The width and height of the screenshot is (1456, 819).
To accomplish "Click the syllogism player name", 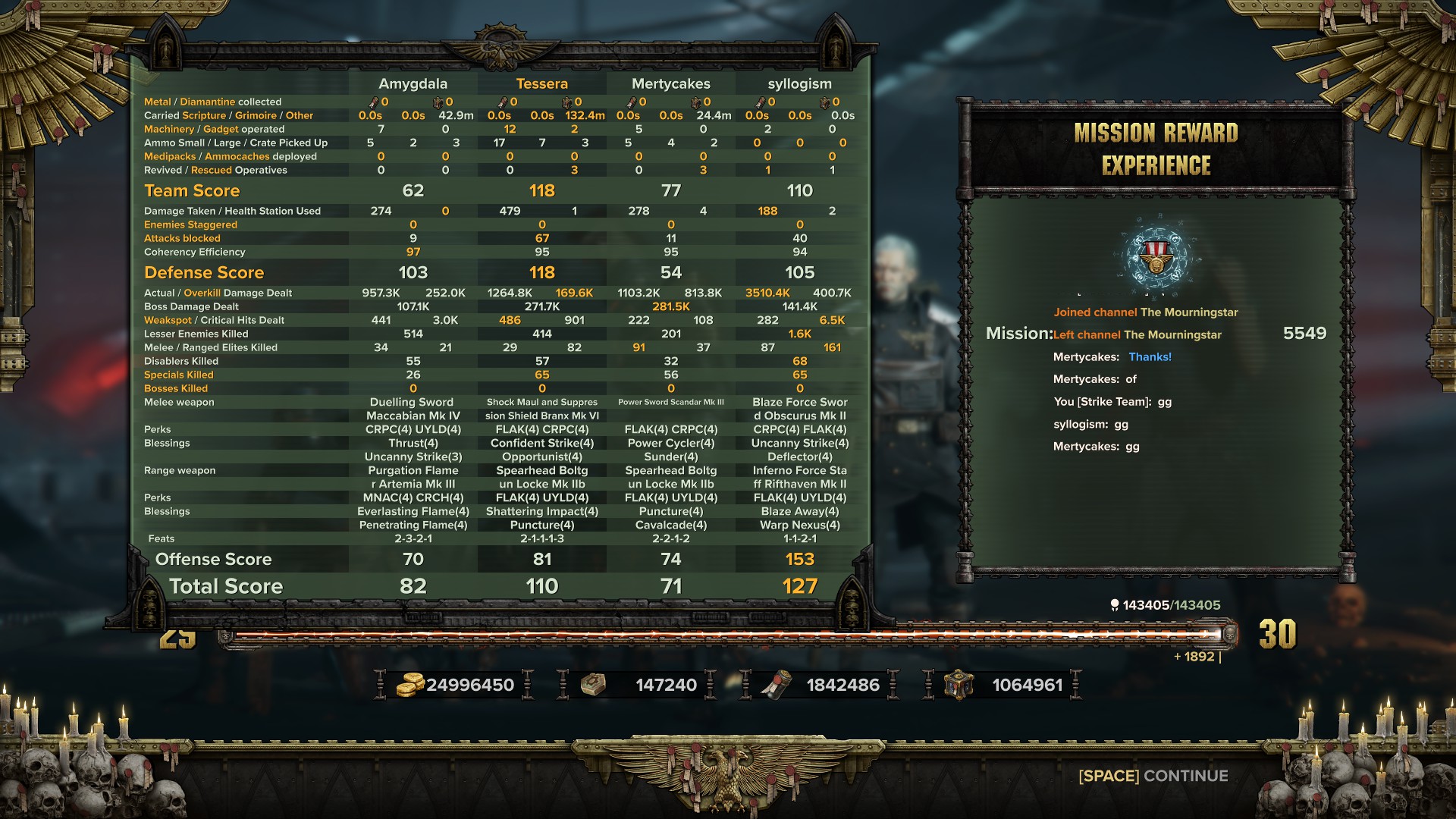I will [x=799, y=83].
